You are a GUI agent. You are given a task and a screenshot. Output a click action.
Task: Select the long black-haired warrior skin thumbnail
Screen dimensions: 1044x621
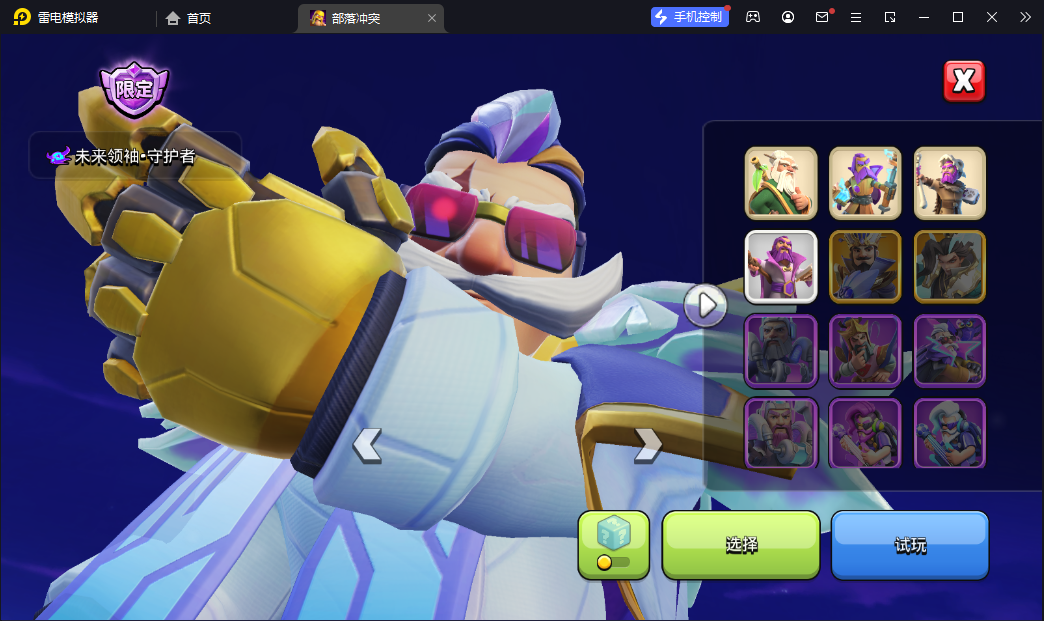point(949,267)
